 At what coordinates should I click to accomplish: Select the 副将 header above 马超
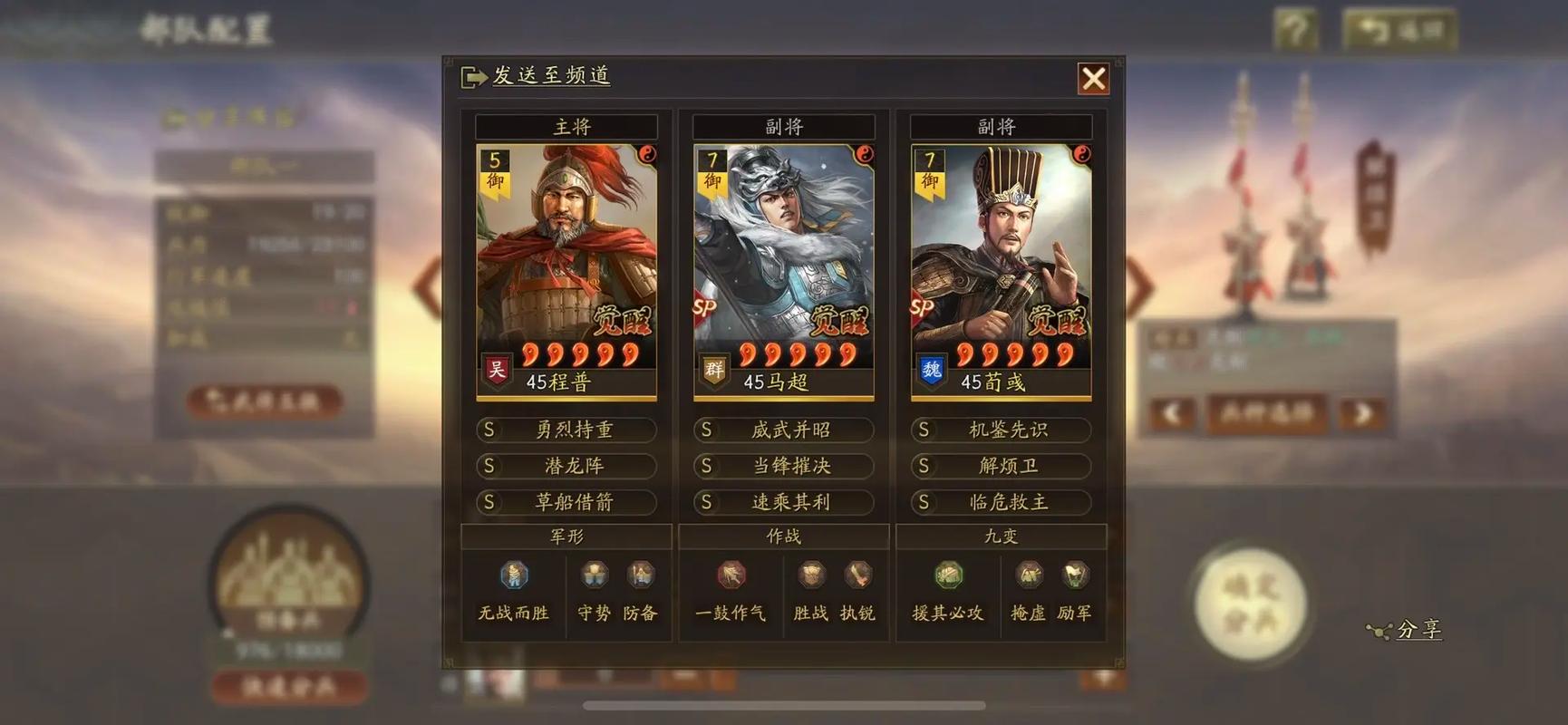[783, 127]
